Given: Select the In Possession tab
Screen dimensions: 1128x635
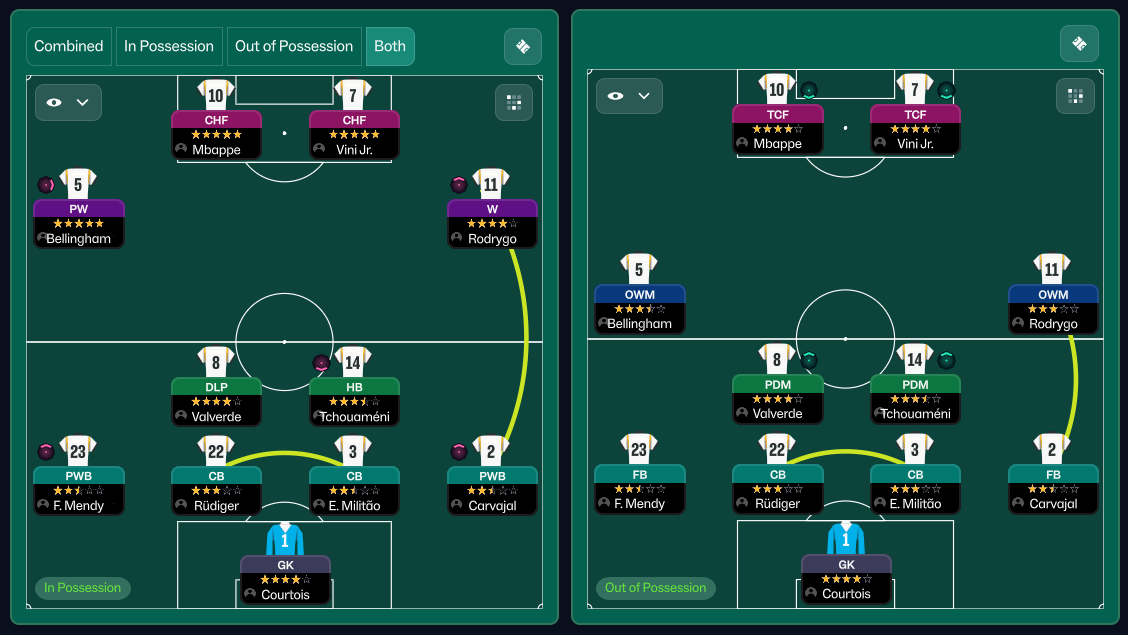Looking at the screenshot, I should [x=169, y=46].
